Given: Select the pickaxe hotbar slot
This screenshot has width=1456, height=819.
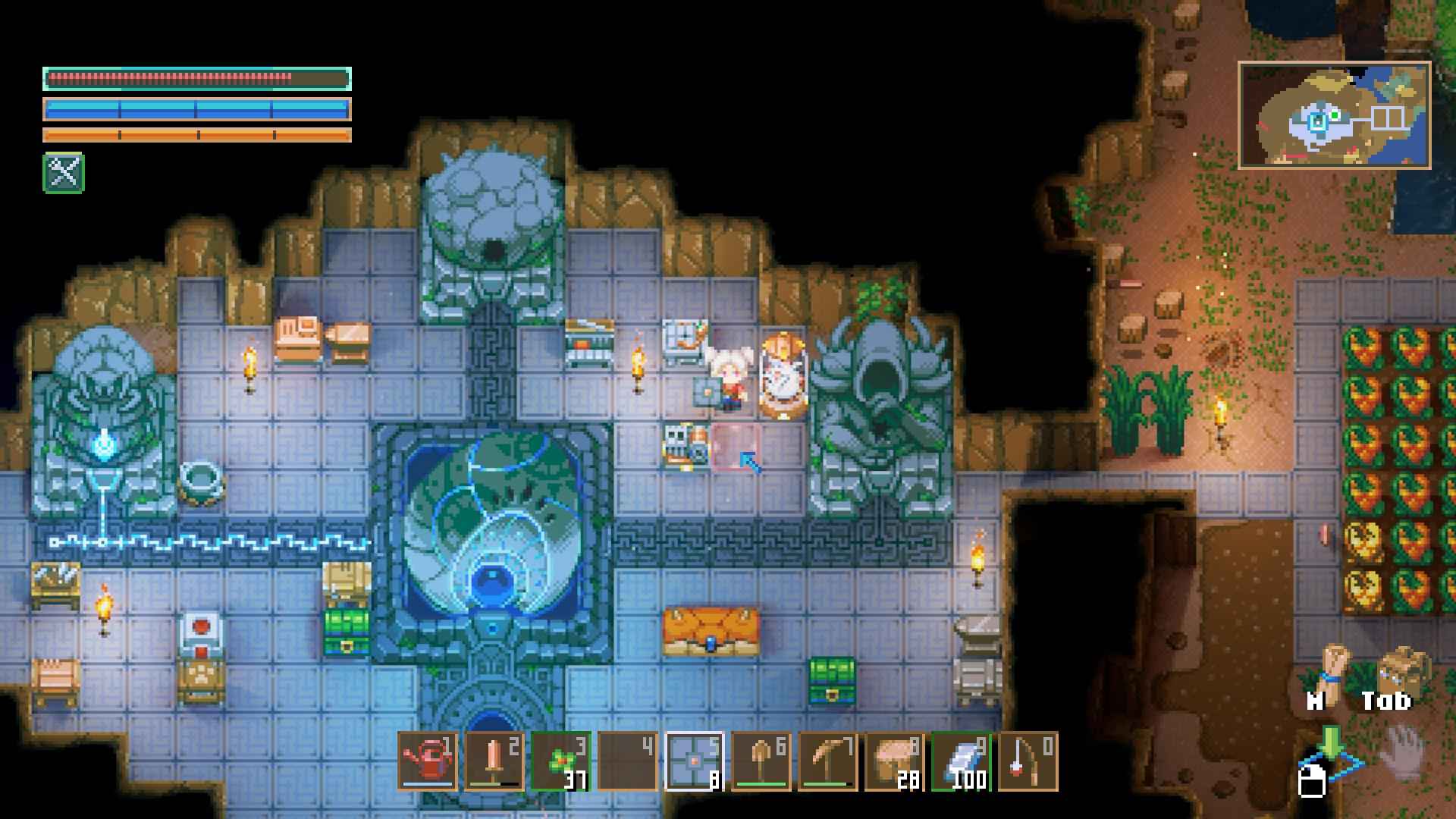Looking at the screenshot, I should click(828, 761).
